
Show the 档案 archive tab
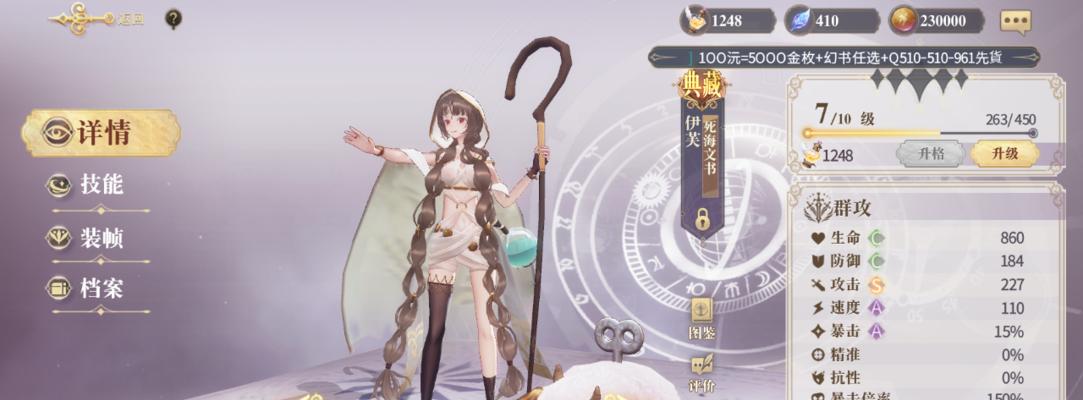100,289
